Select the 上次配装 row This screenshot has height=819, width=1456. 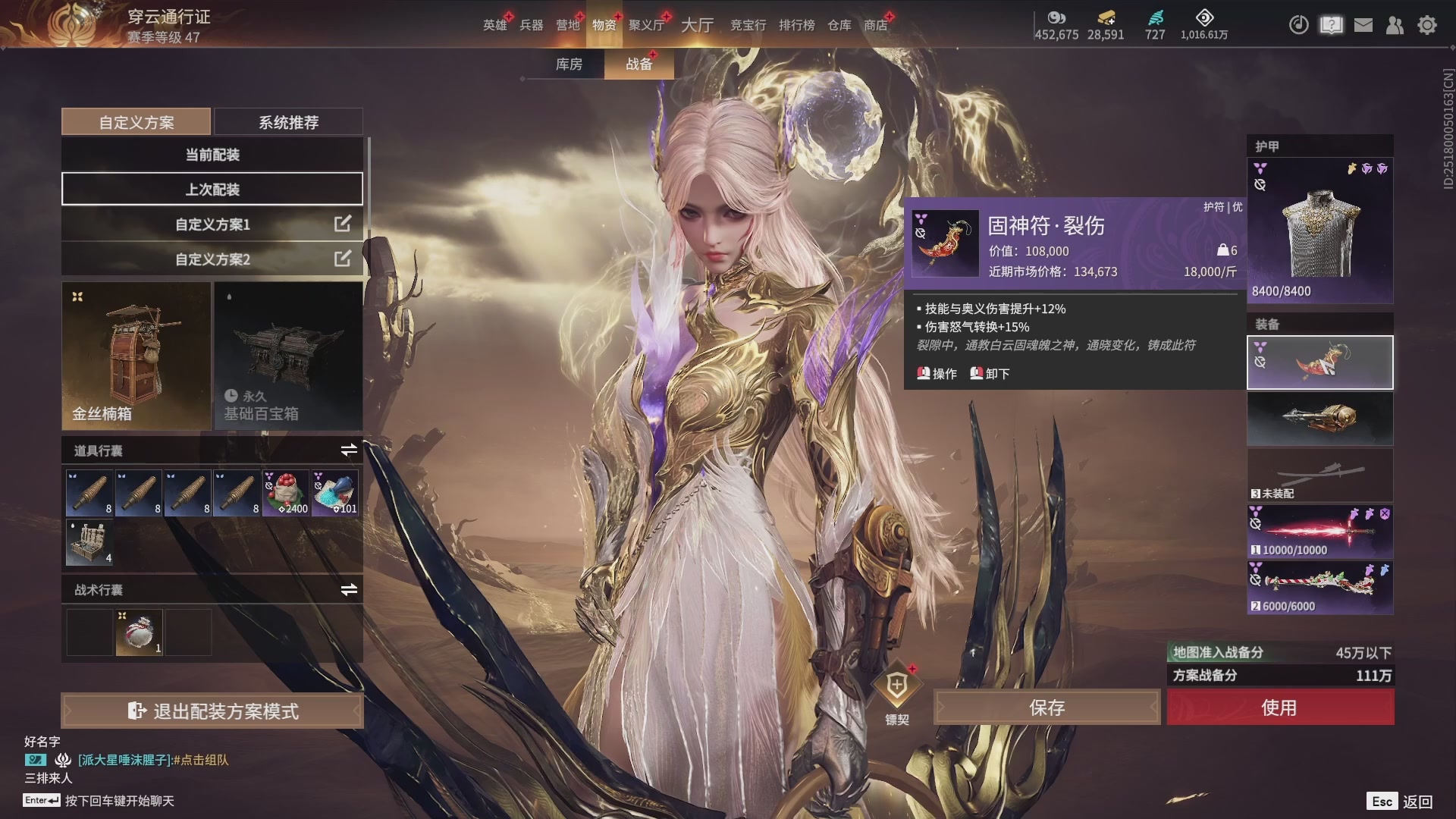212,190
